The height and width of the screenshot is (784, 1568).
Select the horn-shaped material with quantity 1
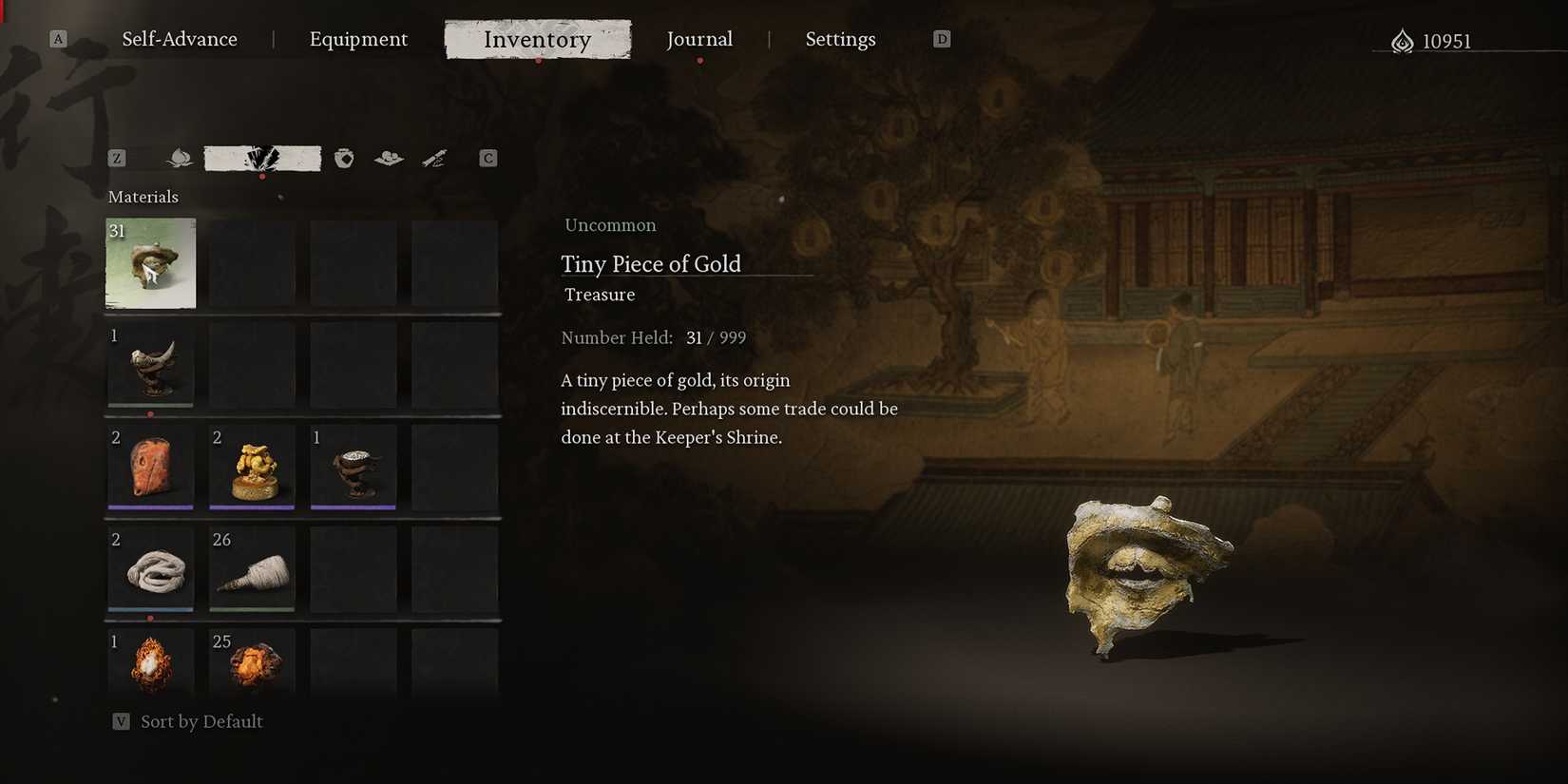click(150, 366)
